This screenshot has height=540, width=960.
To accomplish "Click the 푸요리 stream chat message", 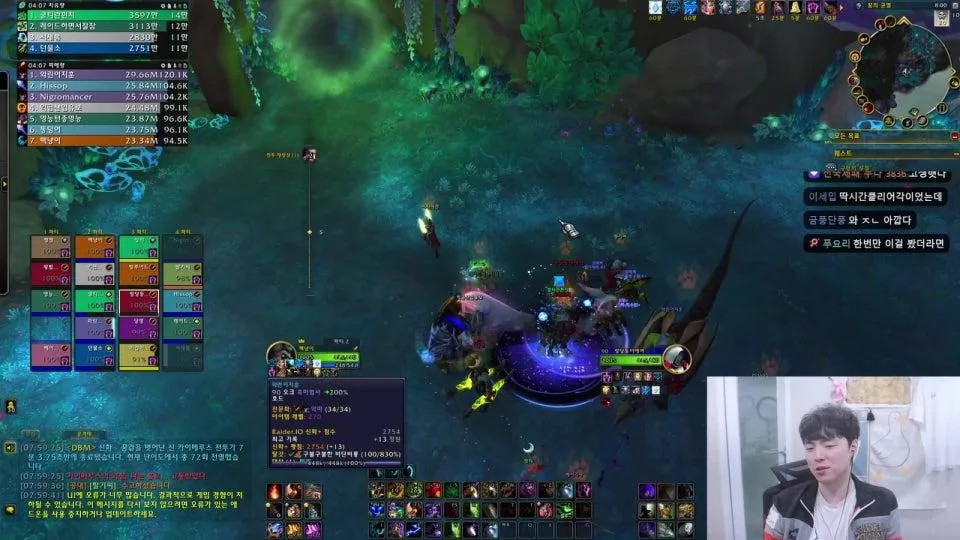I will click(x=877, y=243).
